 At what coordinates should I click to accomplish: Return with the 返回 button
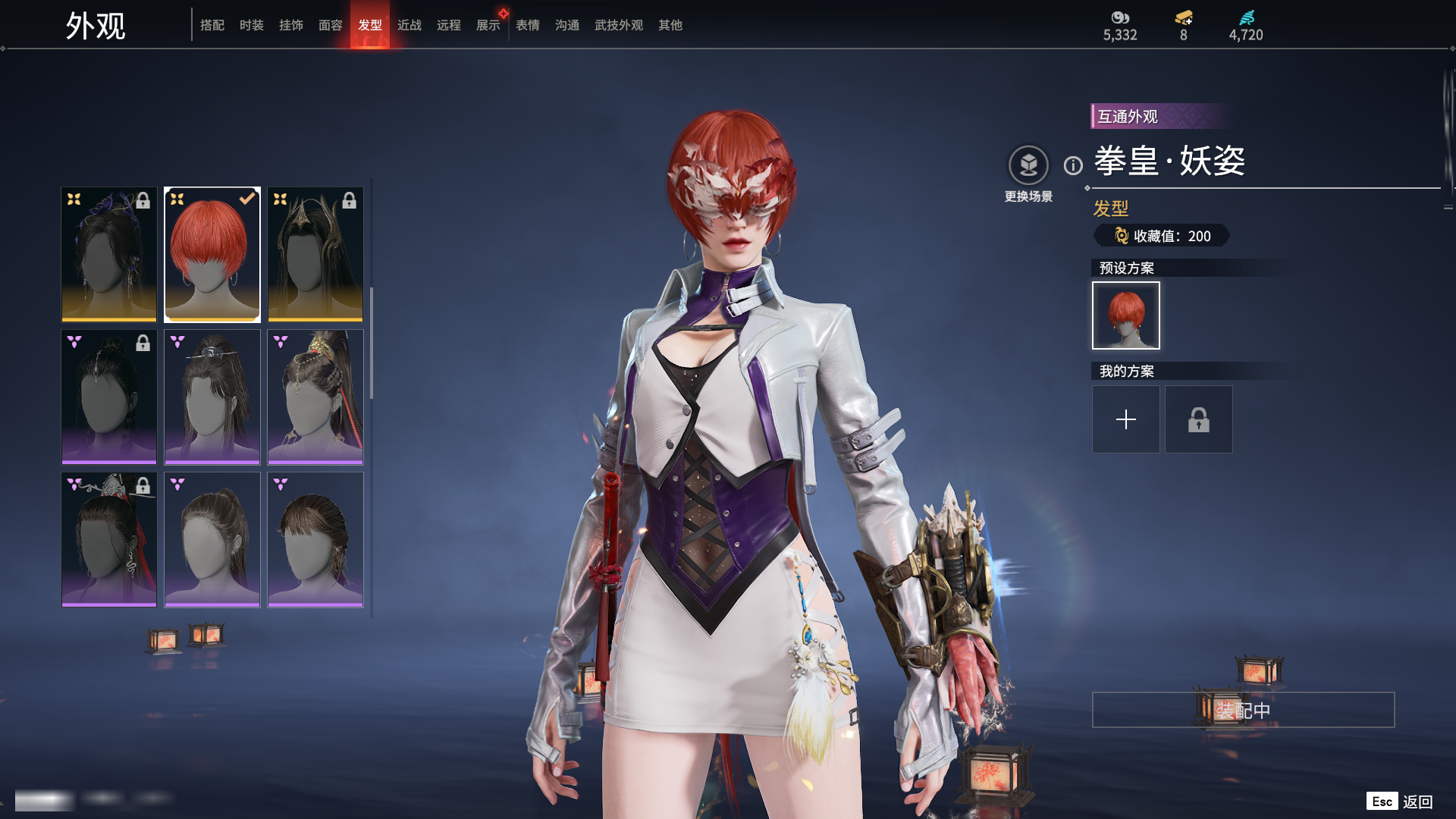[x=1417, y=802]
